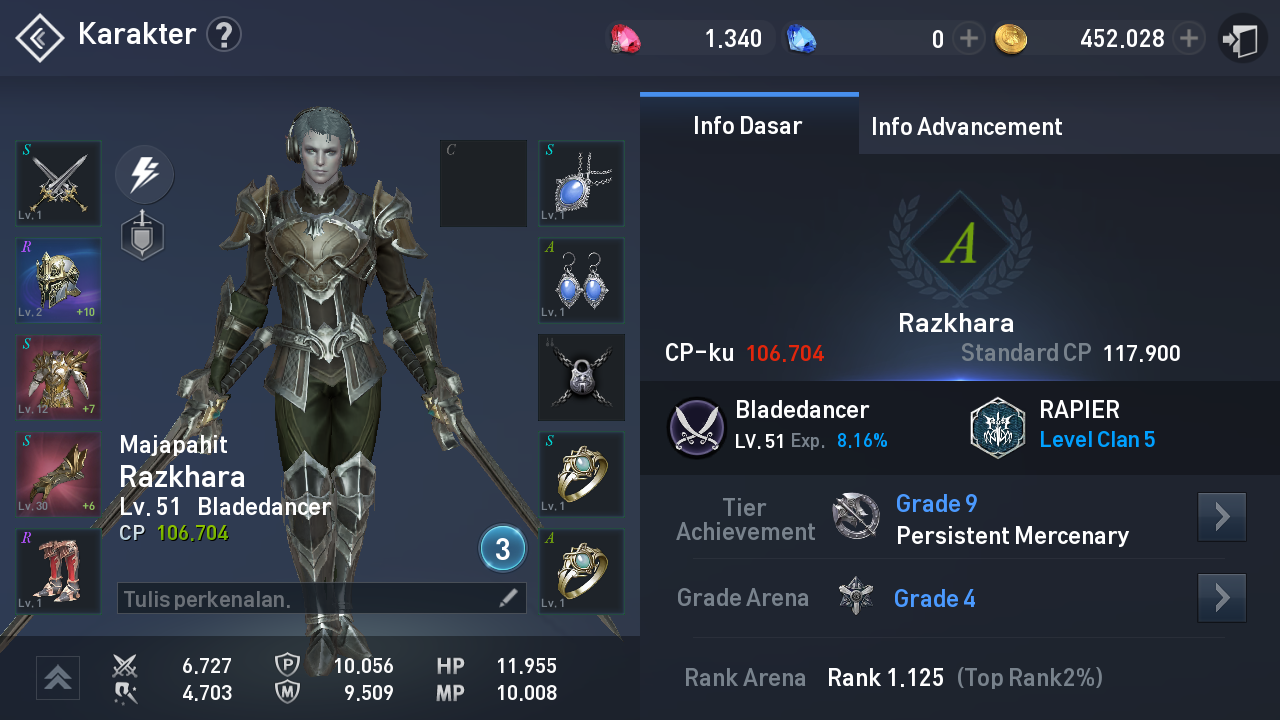The width and height of the screenshot is (1280, 720).
Task: Select the blue earrings accessory slot
Action: pos(581,281)
